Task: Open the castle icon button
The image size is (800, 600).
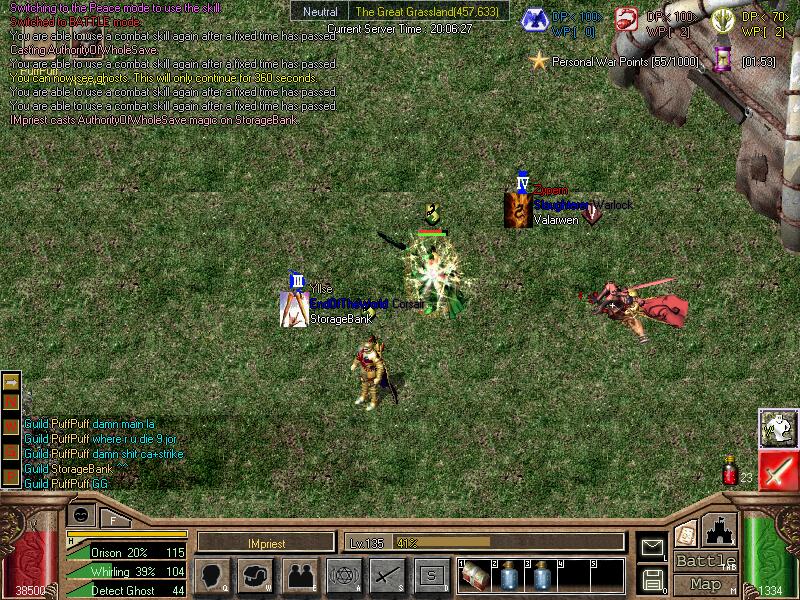Action: pyautogui.click(x=720, y=530)
